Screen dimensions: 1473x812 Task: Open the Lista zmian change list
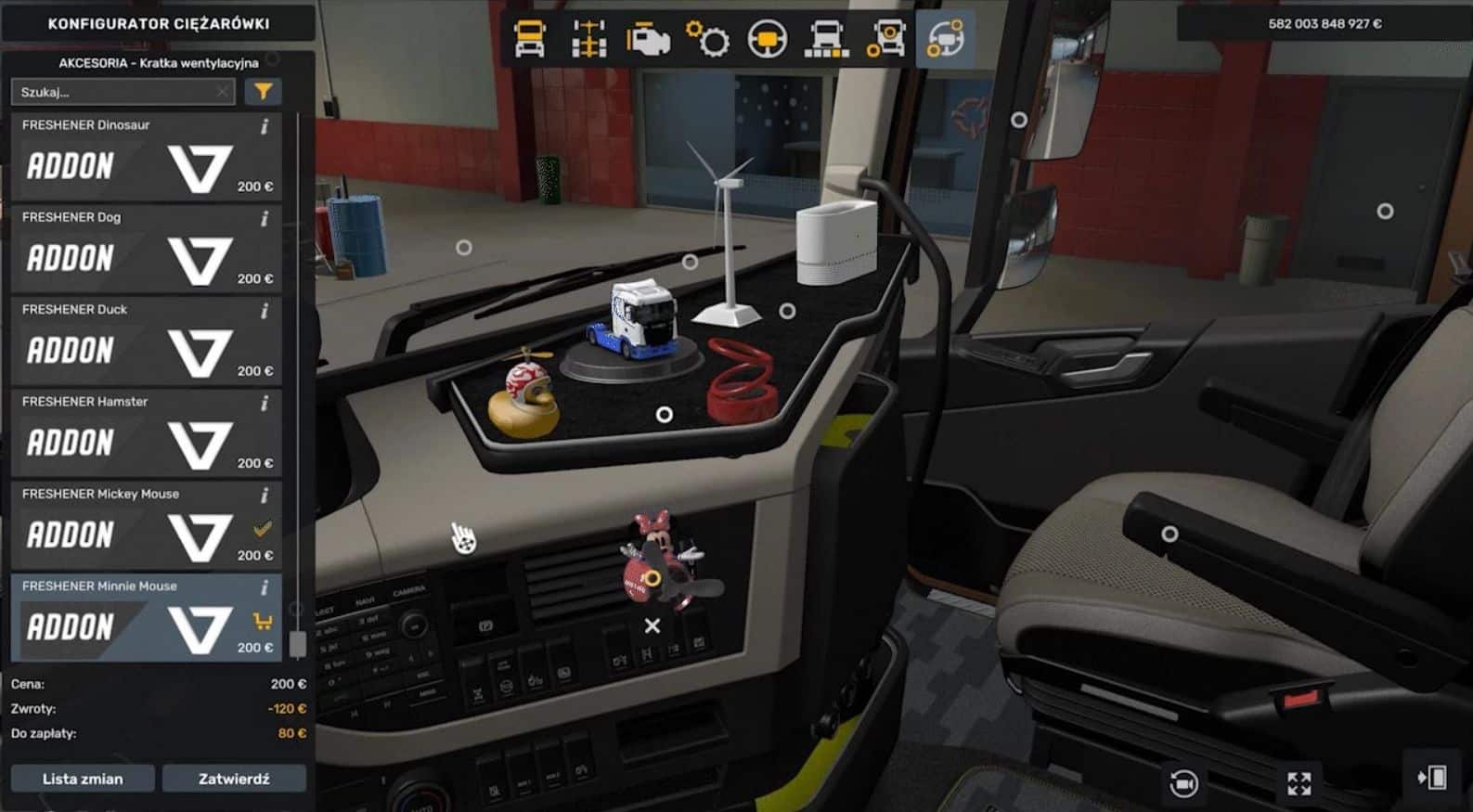point(83,779)
